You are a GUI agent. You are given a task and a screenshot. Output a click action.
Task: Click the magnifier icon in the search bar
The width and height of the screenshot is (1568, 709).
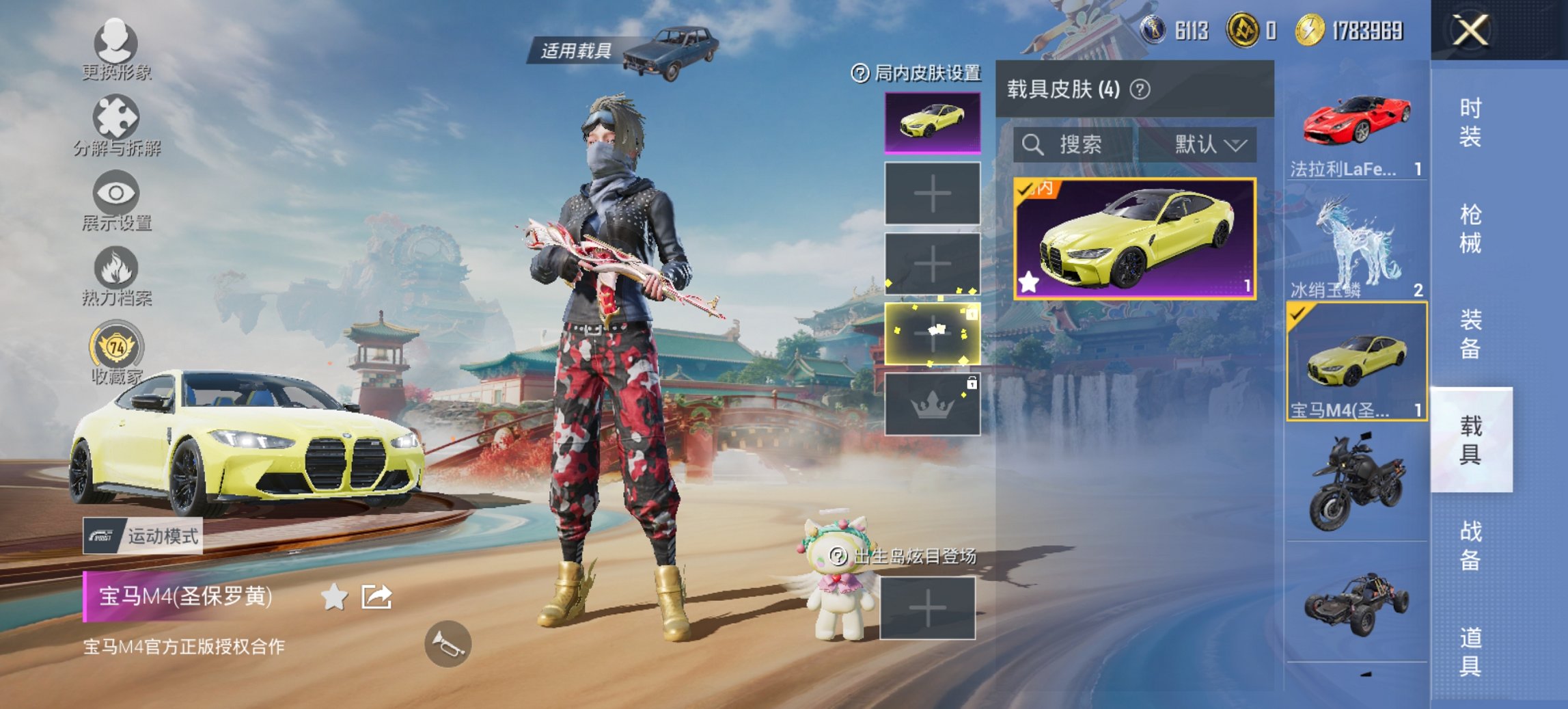pos(1032,145)
